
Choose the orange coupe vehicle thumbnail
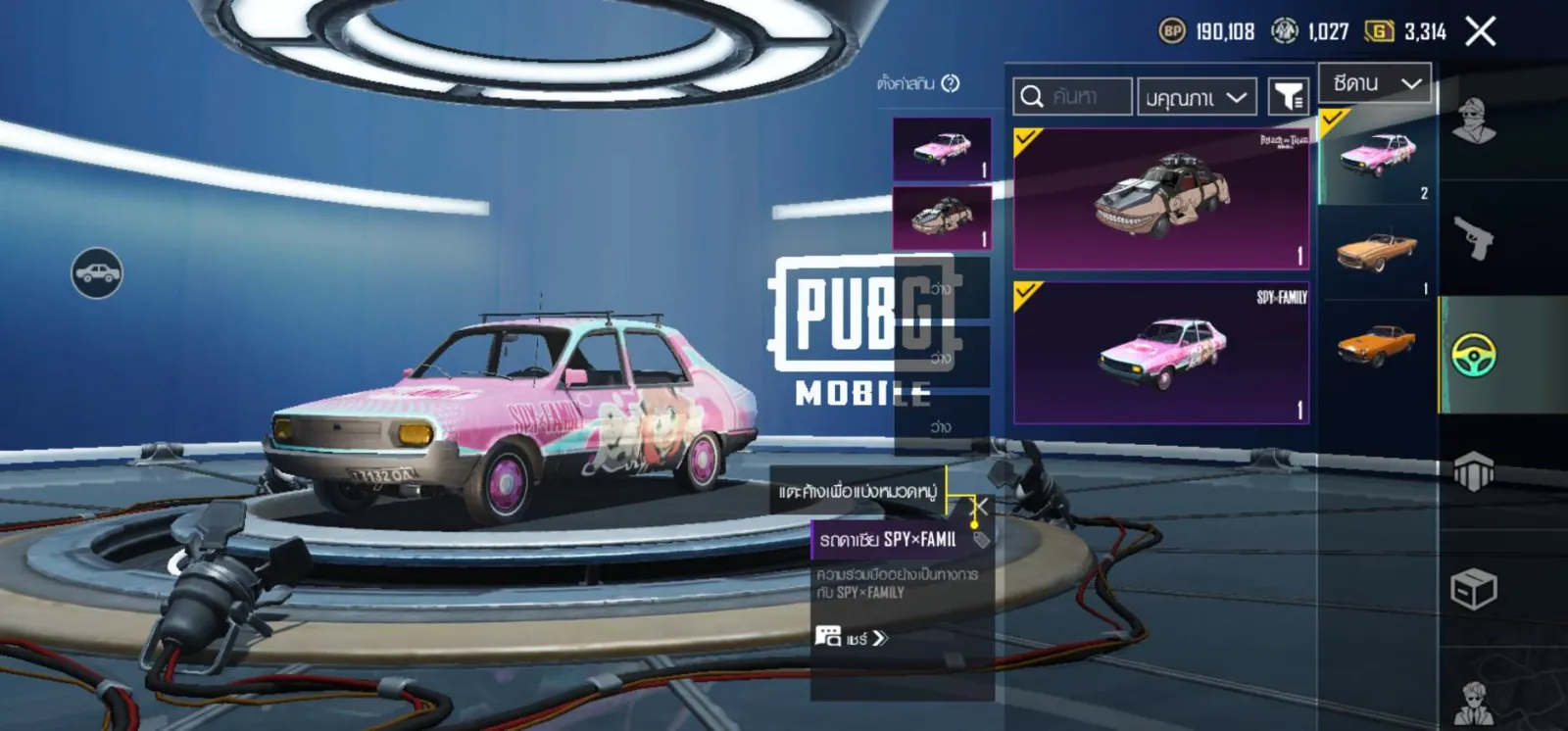pyautogui.click(x=1377, y=345)
